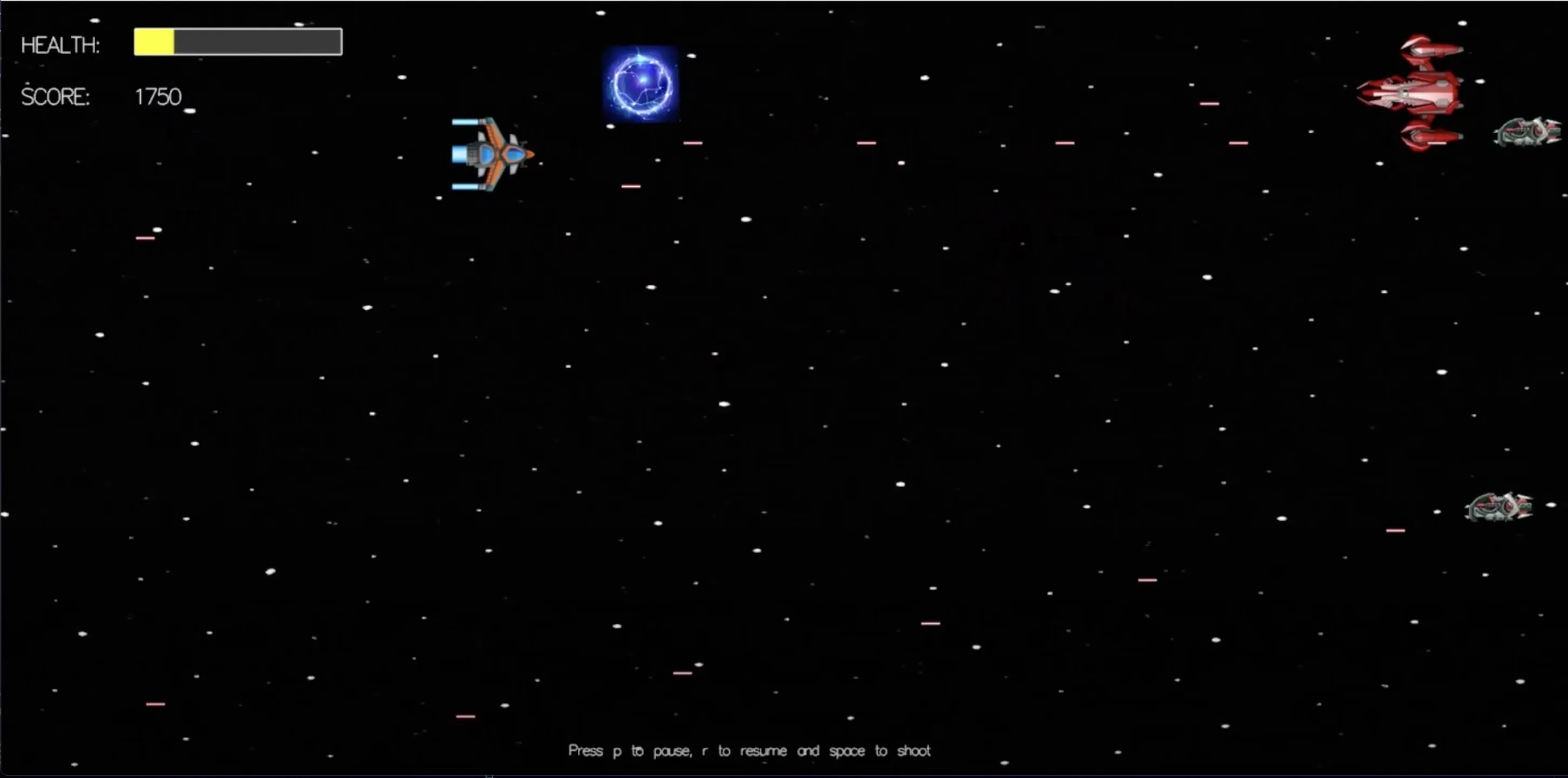Toggle pause by clicking the HEALTH label
Screen dimensions: 1568x778
point(60,44)
